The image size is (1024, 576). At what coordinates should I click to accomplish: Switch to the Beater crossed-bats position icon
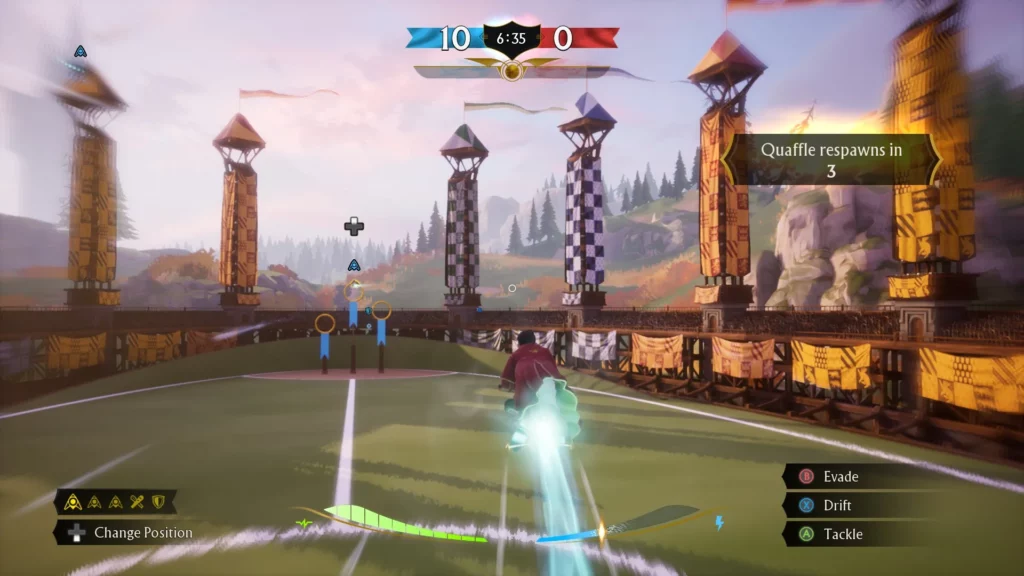point(137,502)
